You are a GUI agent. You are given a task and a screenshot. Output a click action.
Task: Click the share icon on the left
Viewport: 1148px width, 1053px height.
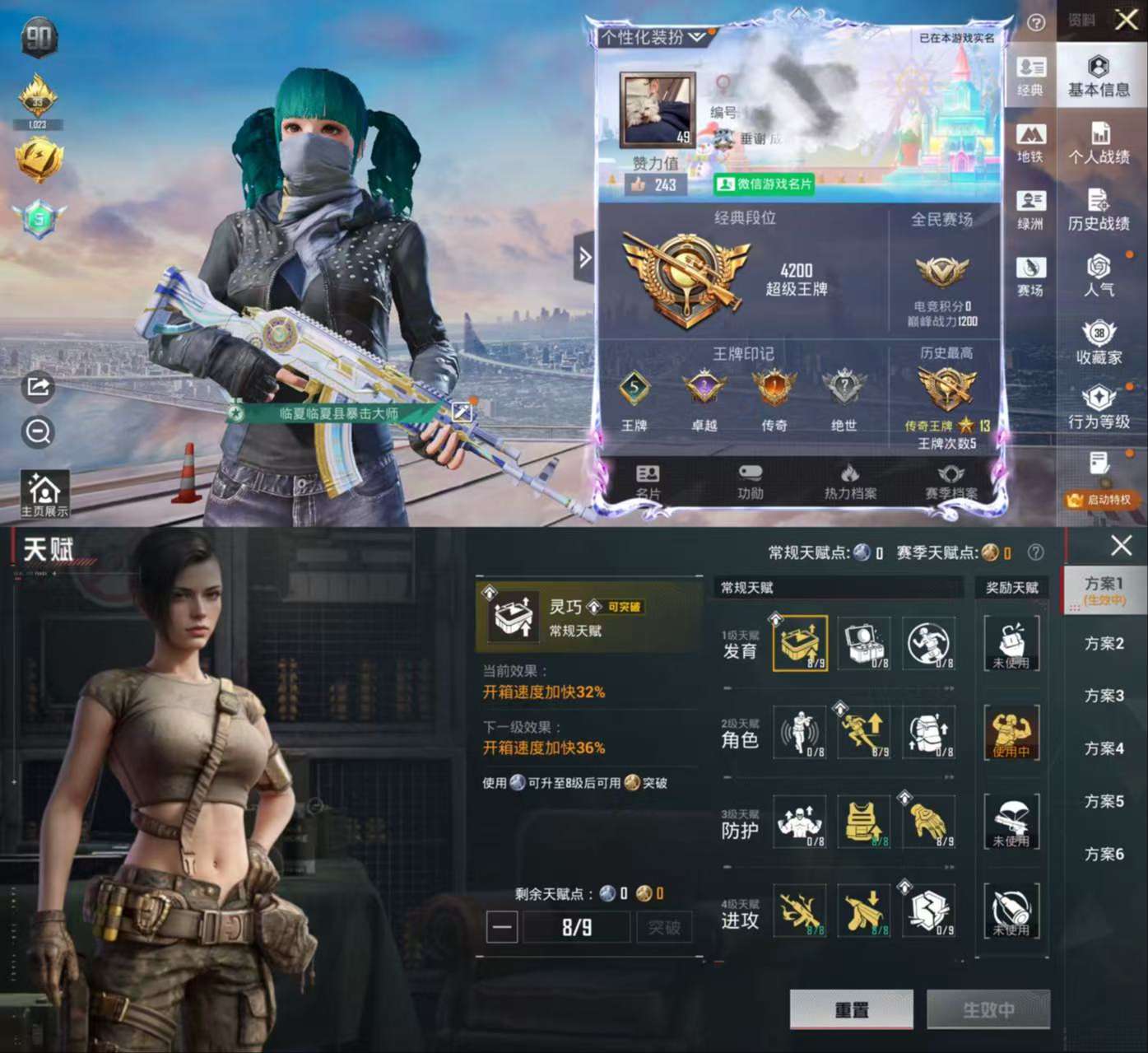pyautogui.click(x=36, y=387)
